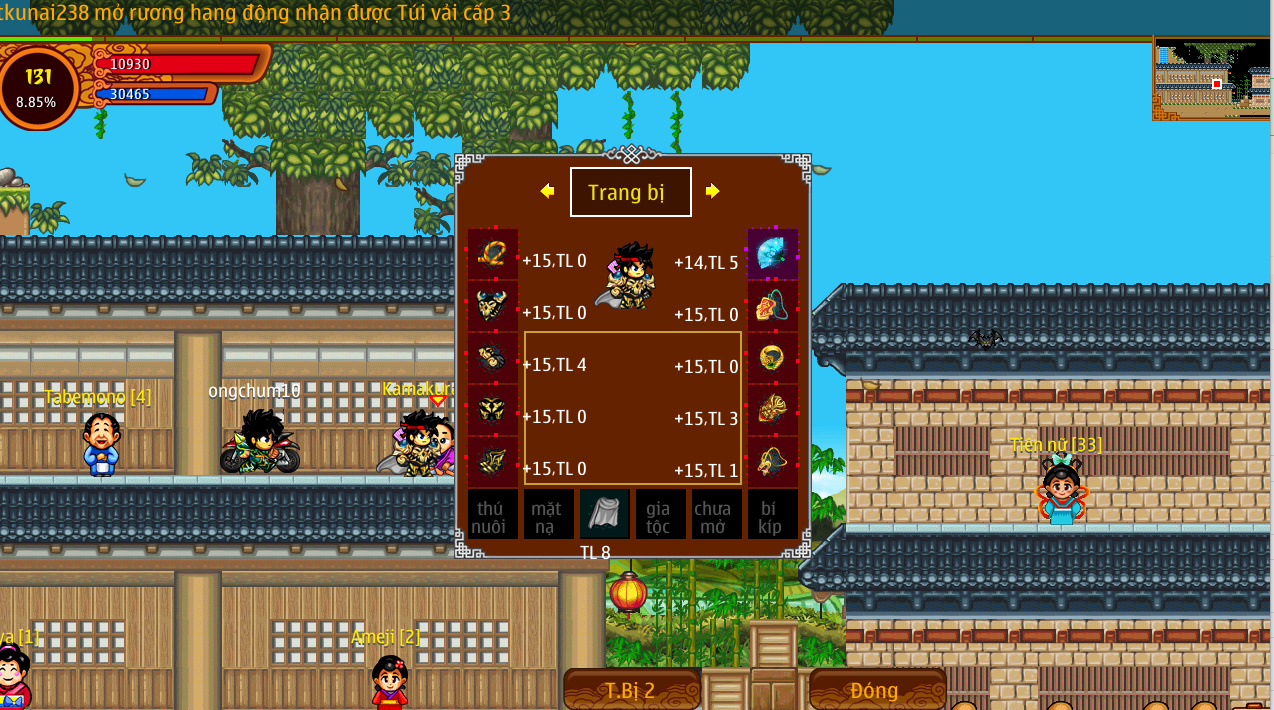
Task: Click the level 131 character badge
Action: [x=38, y=88]
